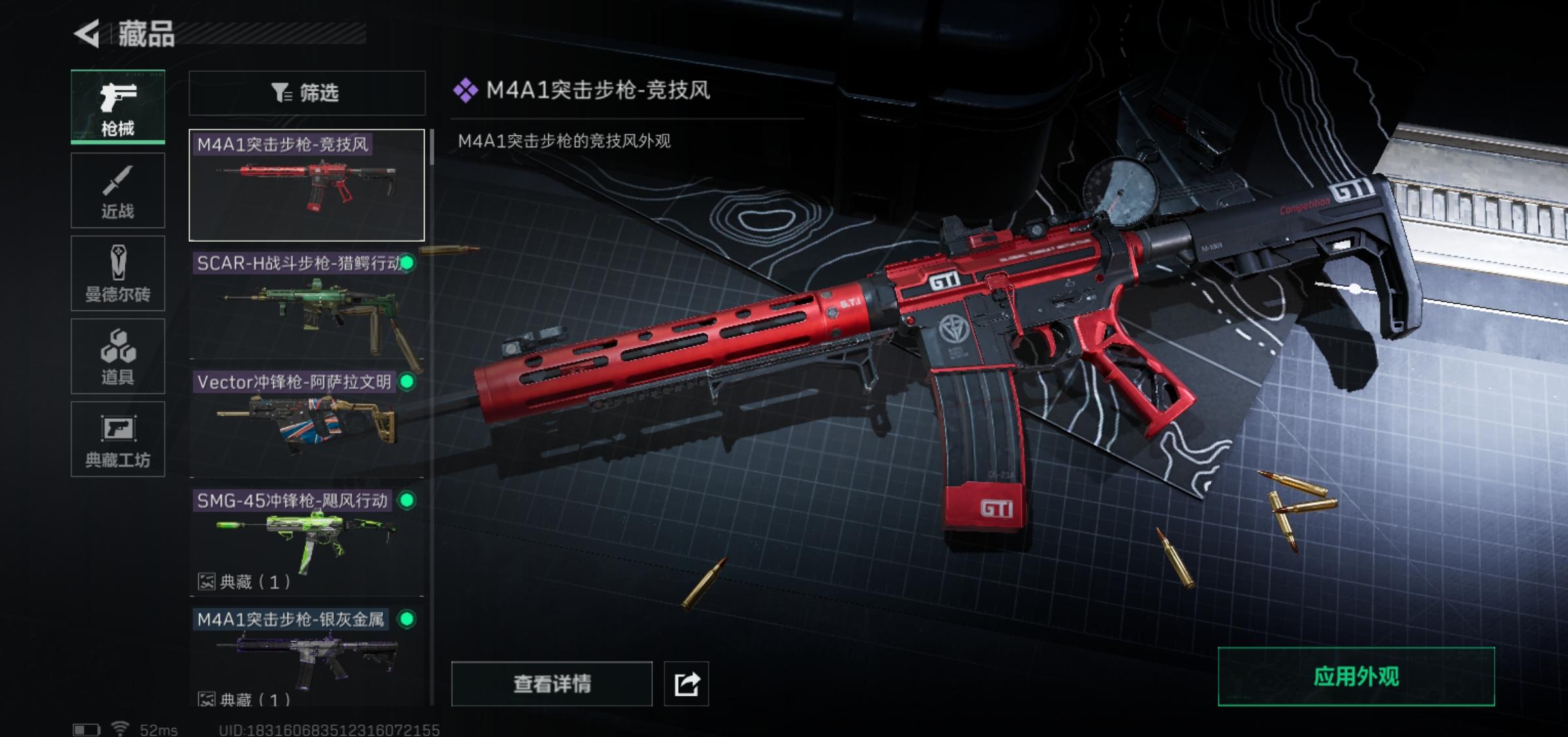Open the 近战 melee category
The width and height of the screenshot is (1568, 737).
tap(118, 190)
